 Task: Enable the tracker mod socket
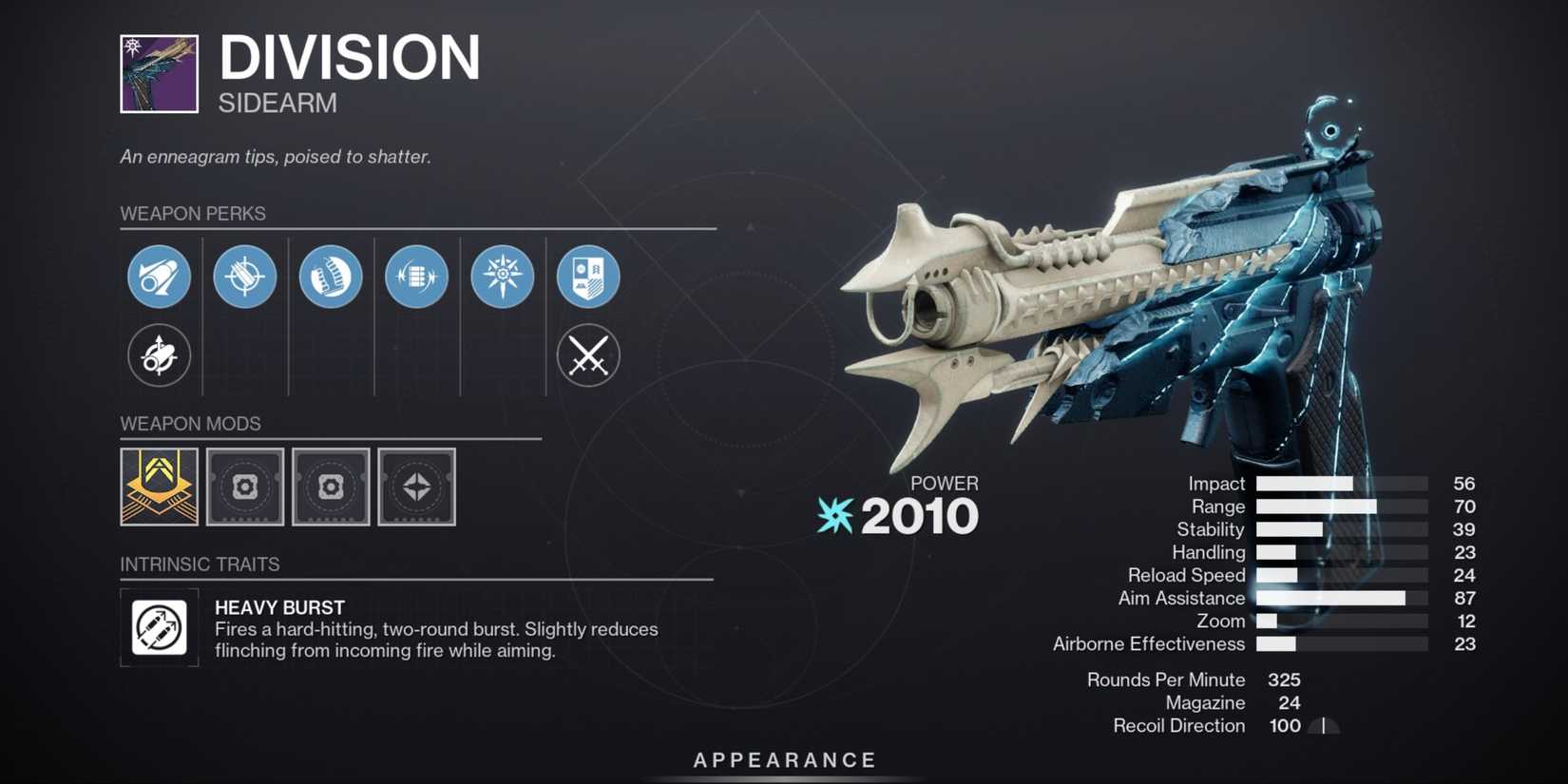point(417,488)
